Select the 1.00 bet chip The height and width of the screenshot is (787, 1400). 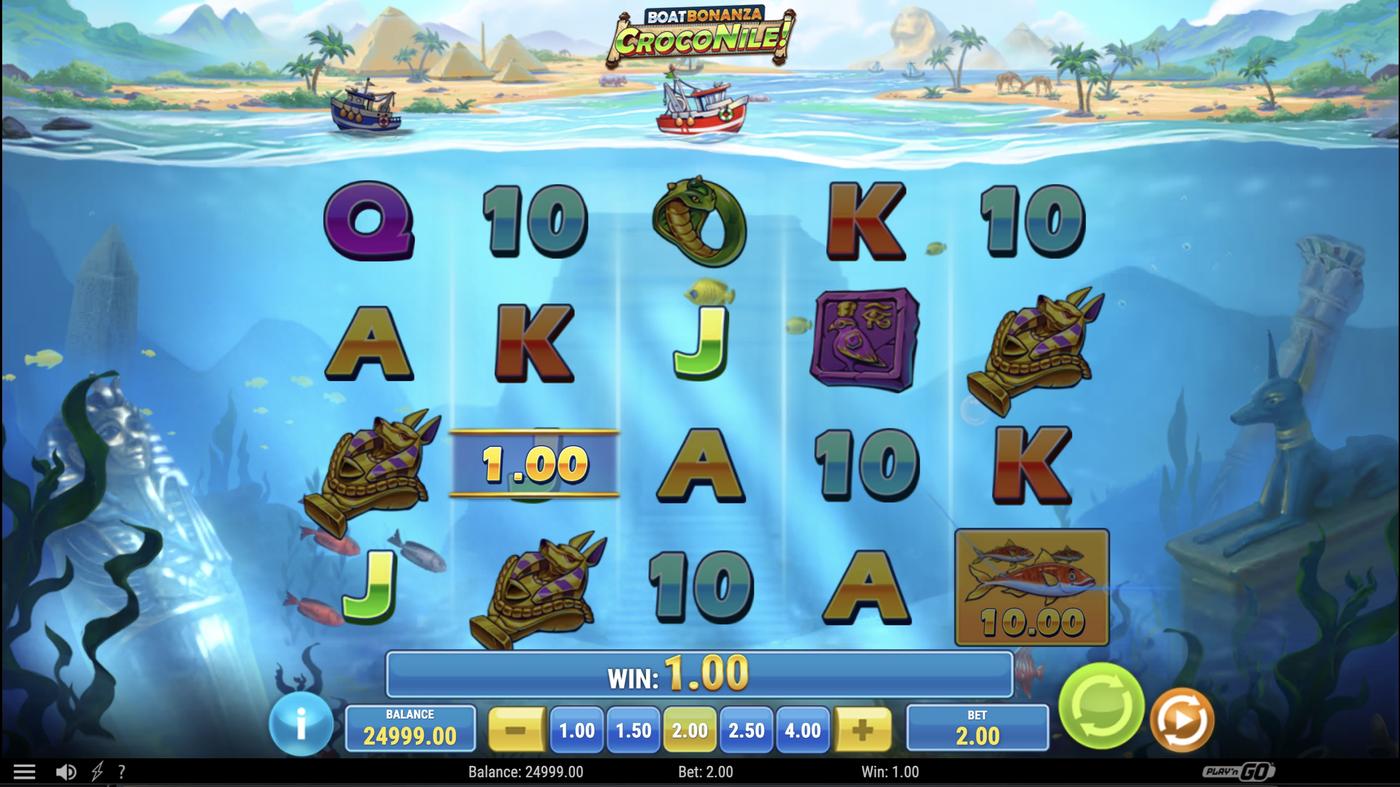pyautogui.click(x=575, y=730)
